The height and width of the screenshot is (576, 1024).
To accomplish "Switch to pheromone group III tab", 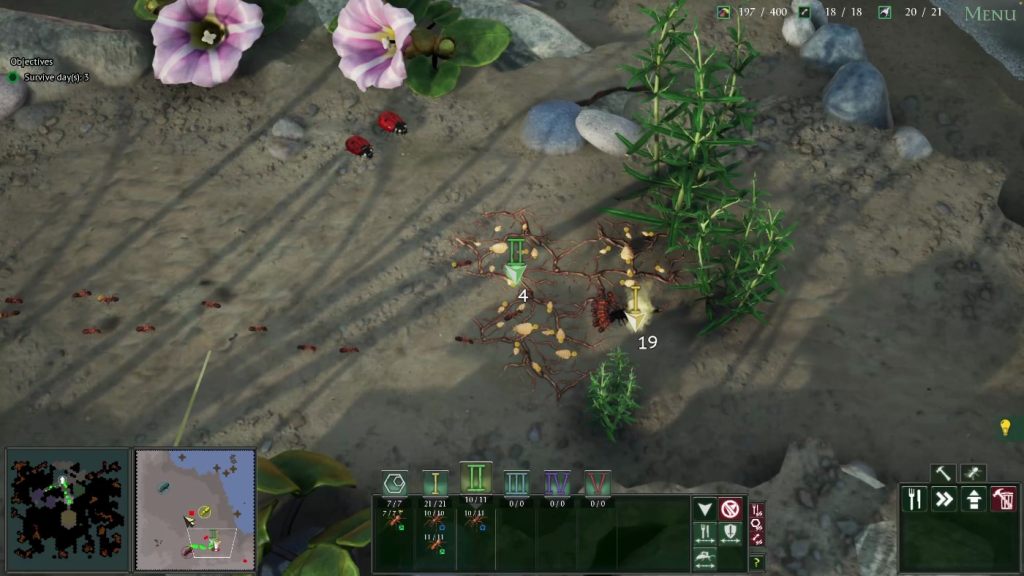I will [516, 484].
